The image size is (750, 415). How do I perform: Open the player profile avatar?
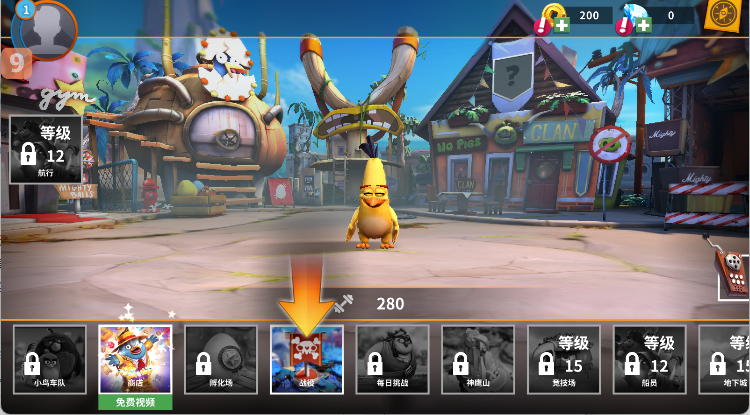[x=46, y=30]
